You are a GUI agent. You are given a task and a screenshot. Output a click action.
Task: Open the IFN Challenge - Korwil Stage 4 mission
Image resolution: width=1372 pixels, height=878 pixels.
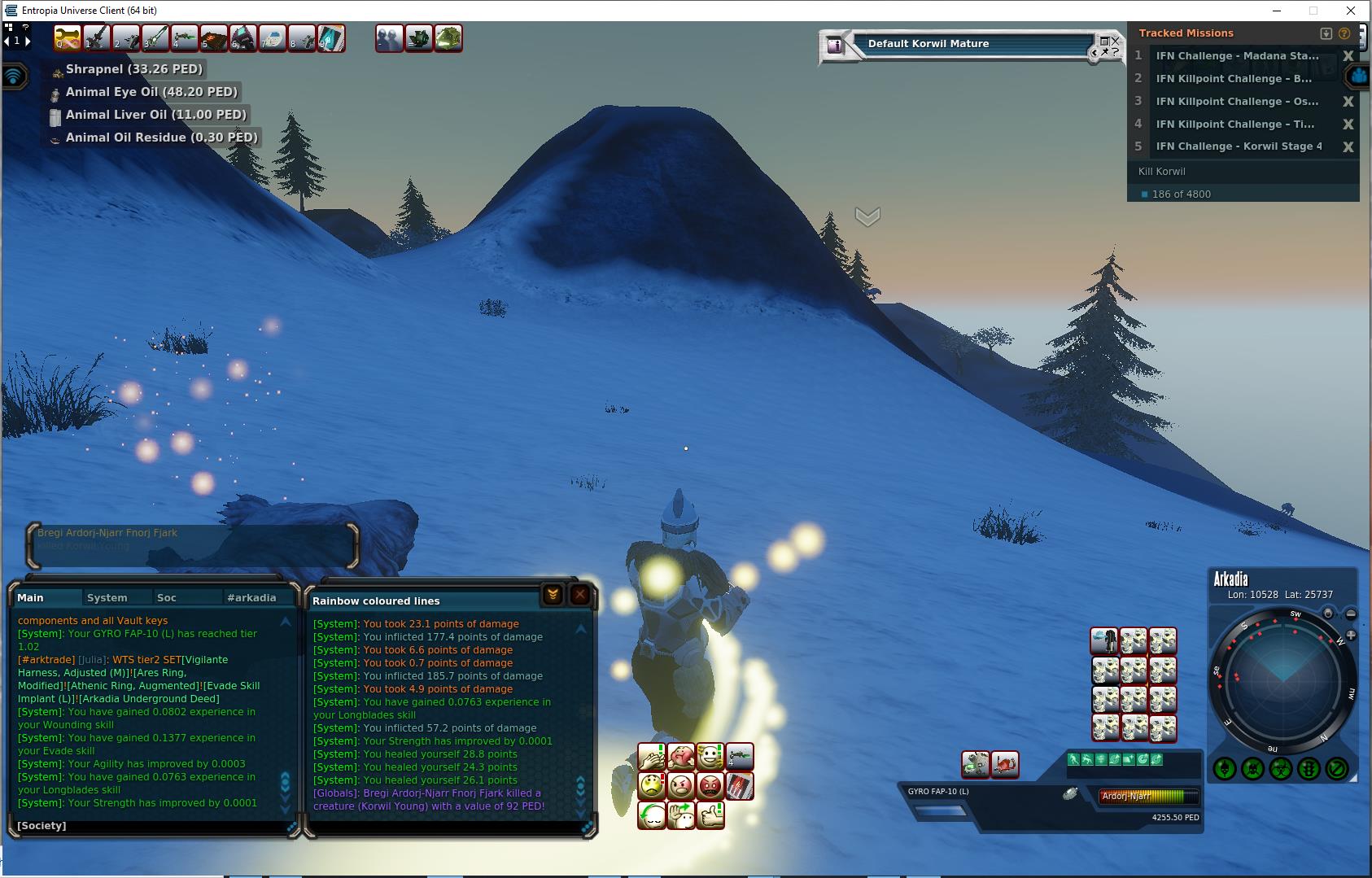[1239, 146]
